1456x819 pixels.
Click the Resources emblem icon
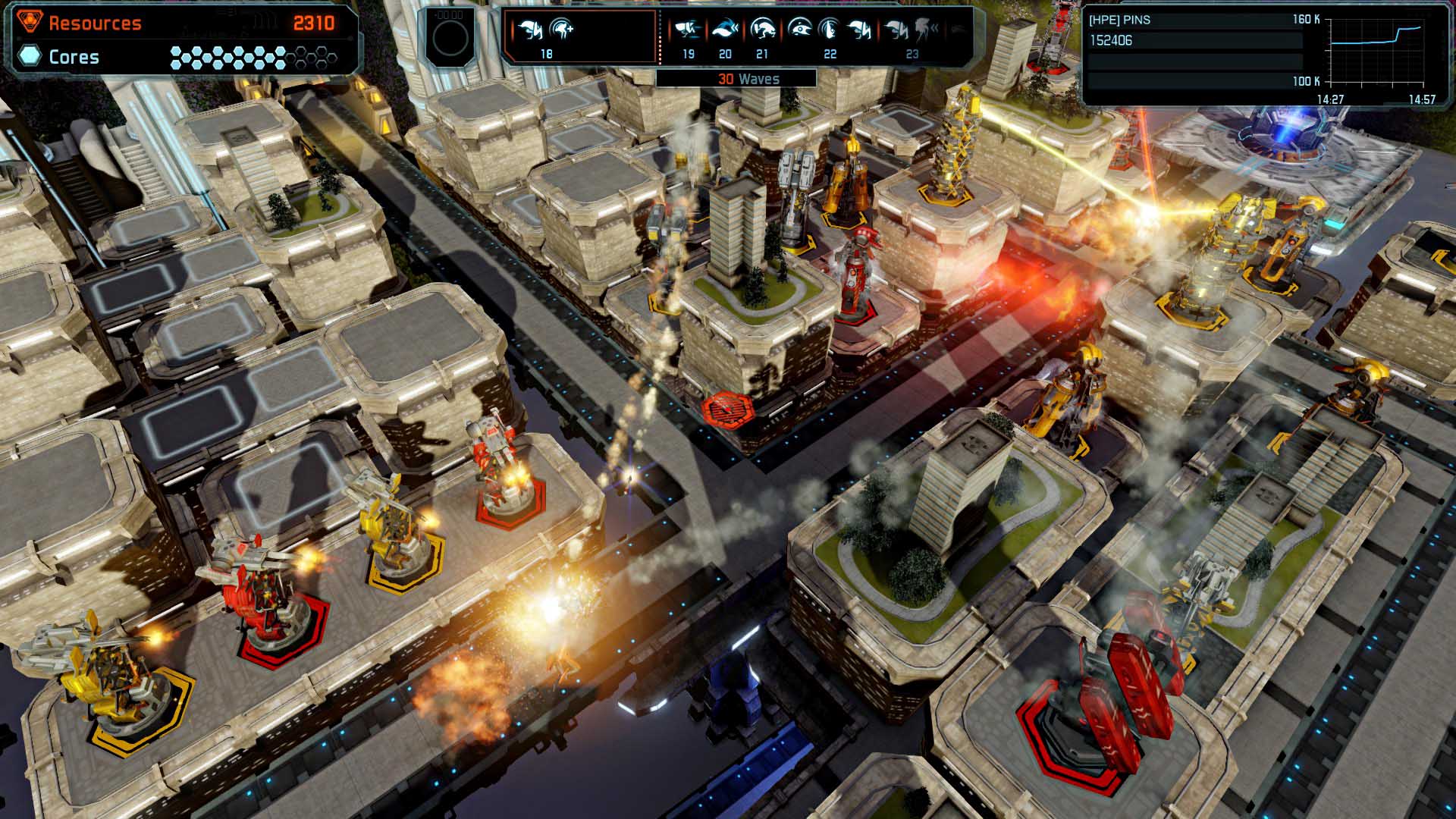click(29, 22)
